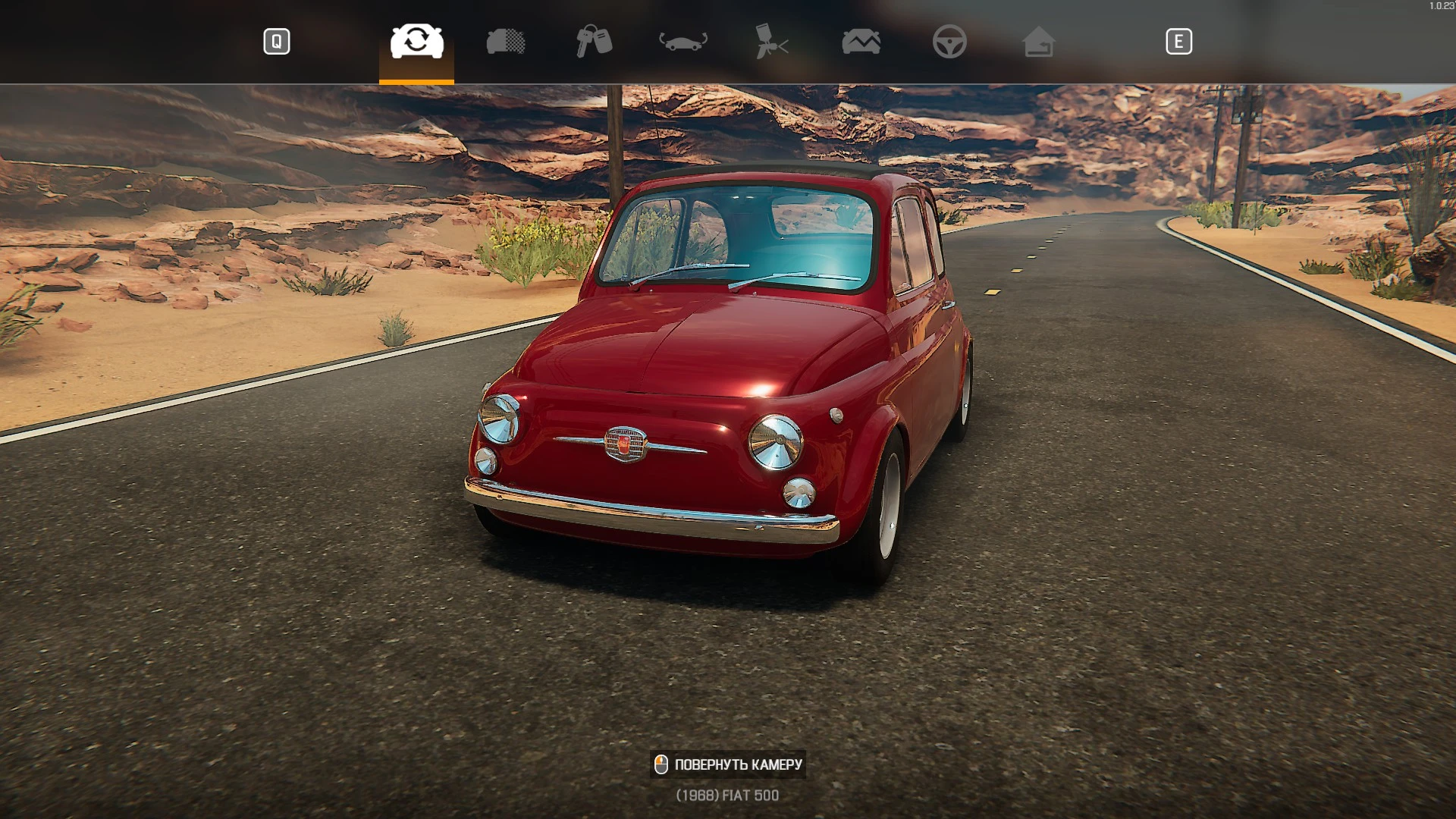Select the car keys test option
Screen dimensions: 1456x819
tap(595, 42)
